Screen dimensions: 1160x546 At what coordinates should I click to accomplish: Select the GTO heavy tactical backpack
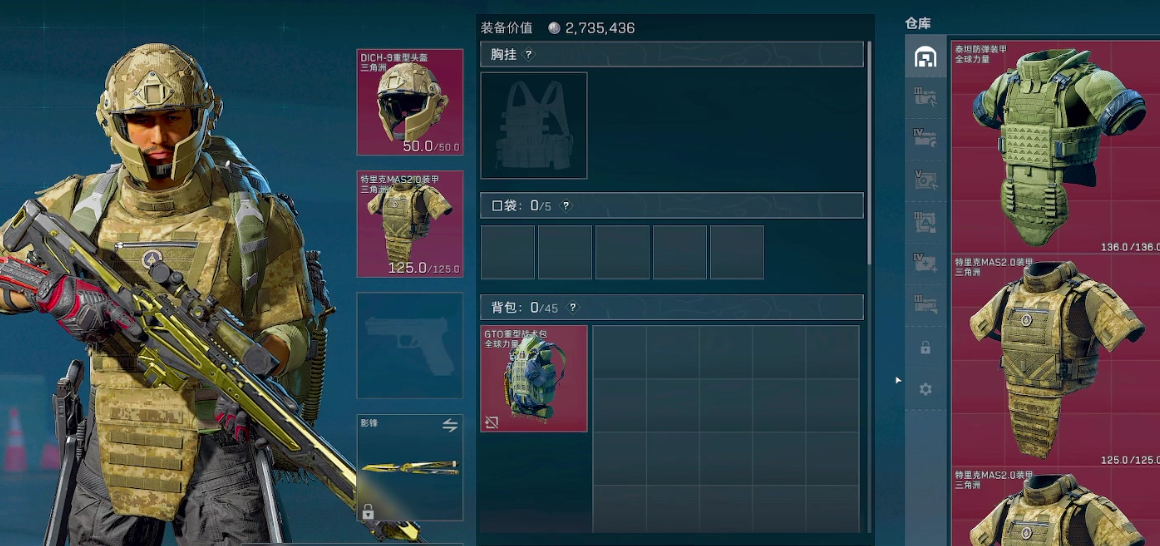pyautogui.click(x=534, y=379)
